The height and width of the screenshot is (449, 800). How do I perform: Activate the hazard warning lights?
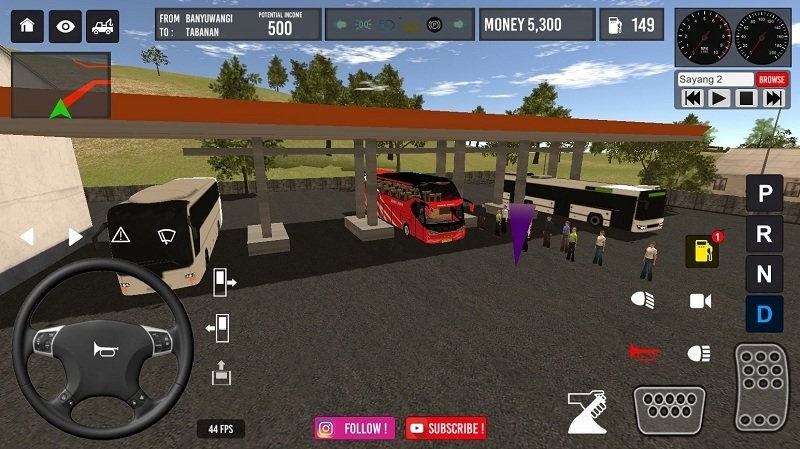pyautogui.click(x=121, y=235)
